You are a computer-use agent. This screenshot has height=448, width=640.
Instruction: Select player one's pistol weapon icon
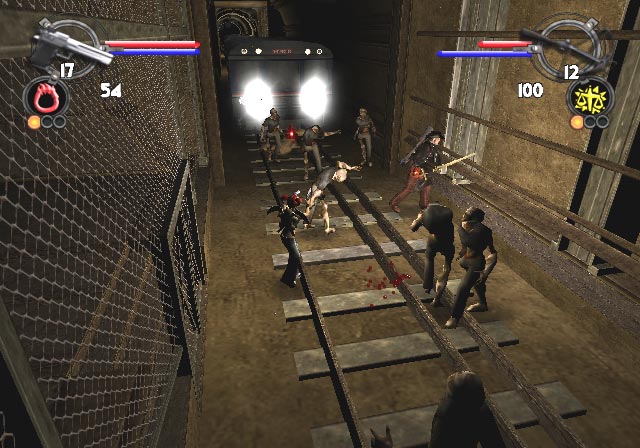[63, 42]
